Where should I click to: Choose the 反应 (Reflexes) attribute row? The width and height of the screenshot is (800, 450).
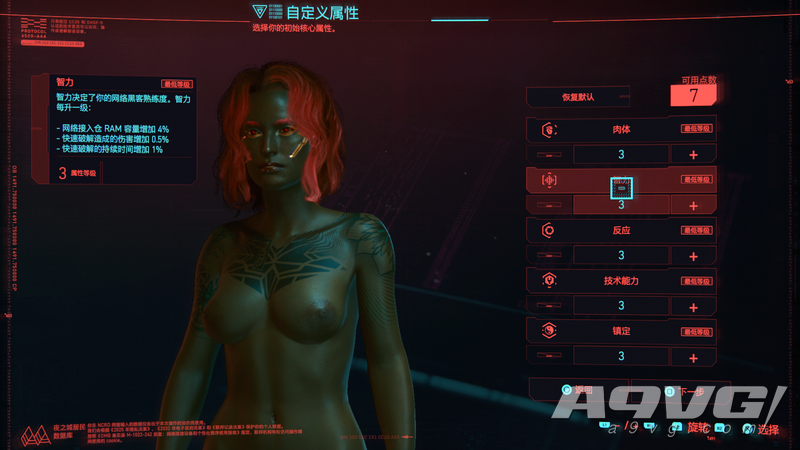(621, 231)
